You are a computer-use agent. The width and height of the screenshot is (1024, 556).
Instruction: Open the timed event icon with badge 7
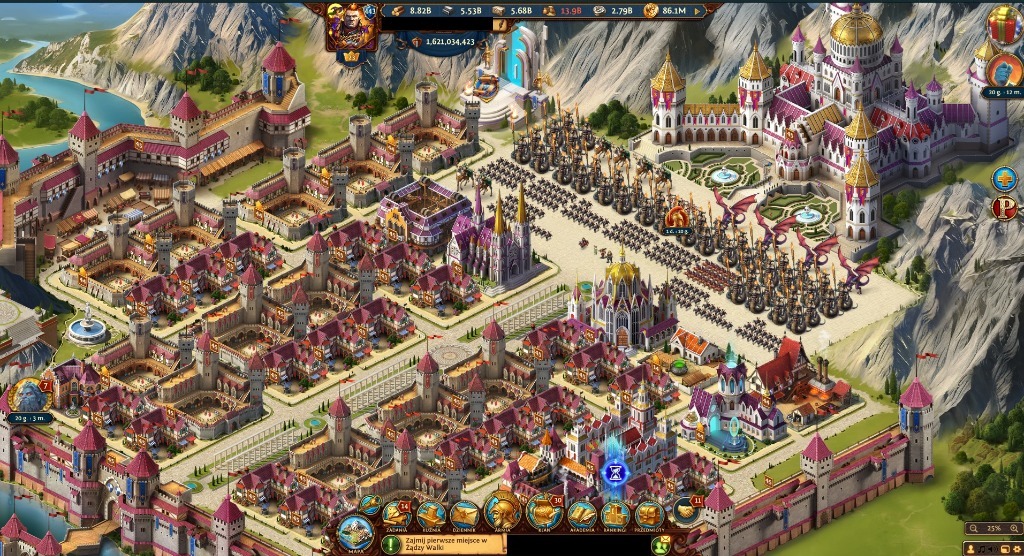(26, 395)
